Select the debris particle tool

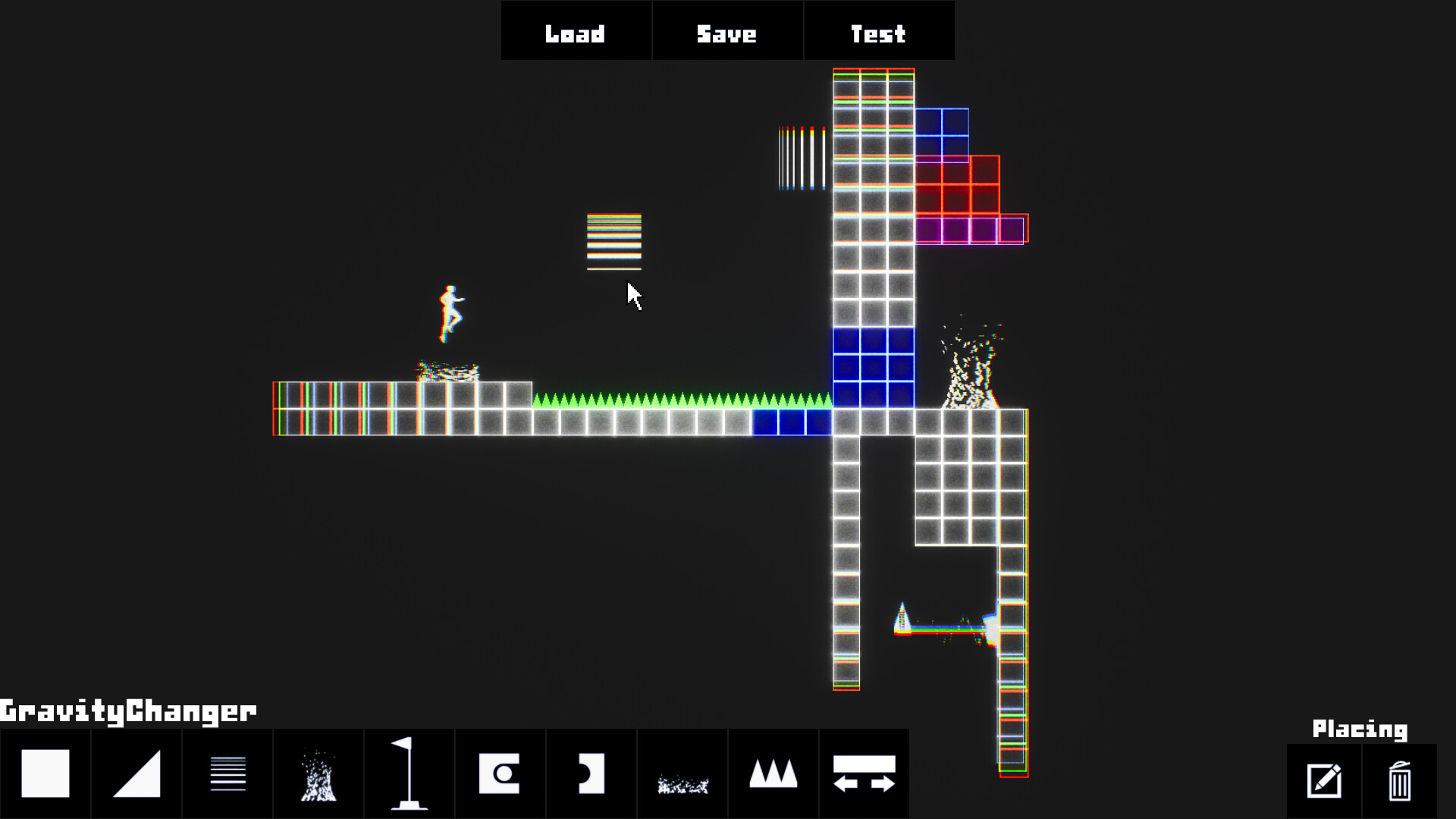coord(682,773)
